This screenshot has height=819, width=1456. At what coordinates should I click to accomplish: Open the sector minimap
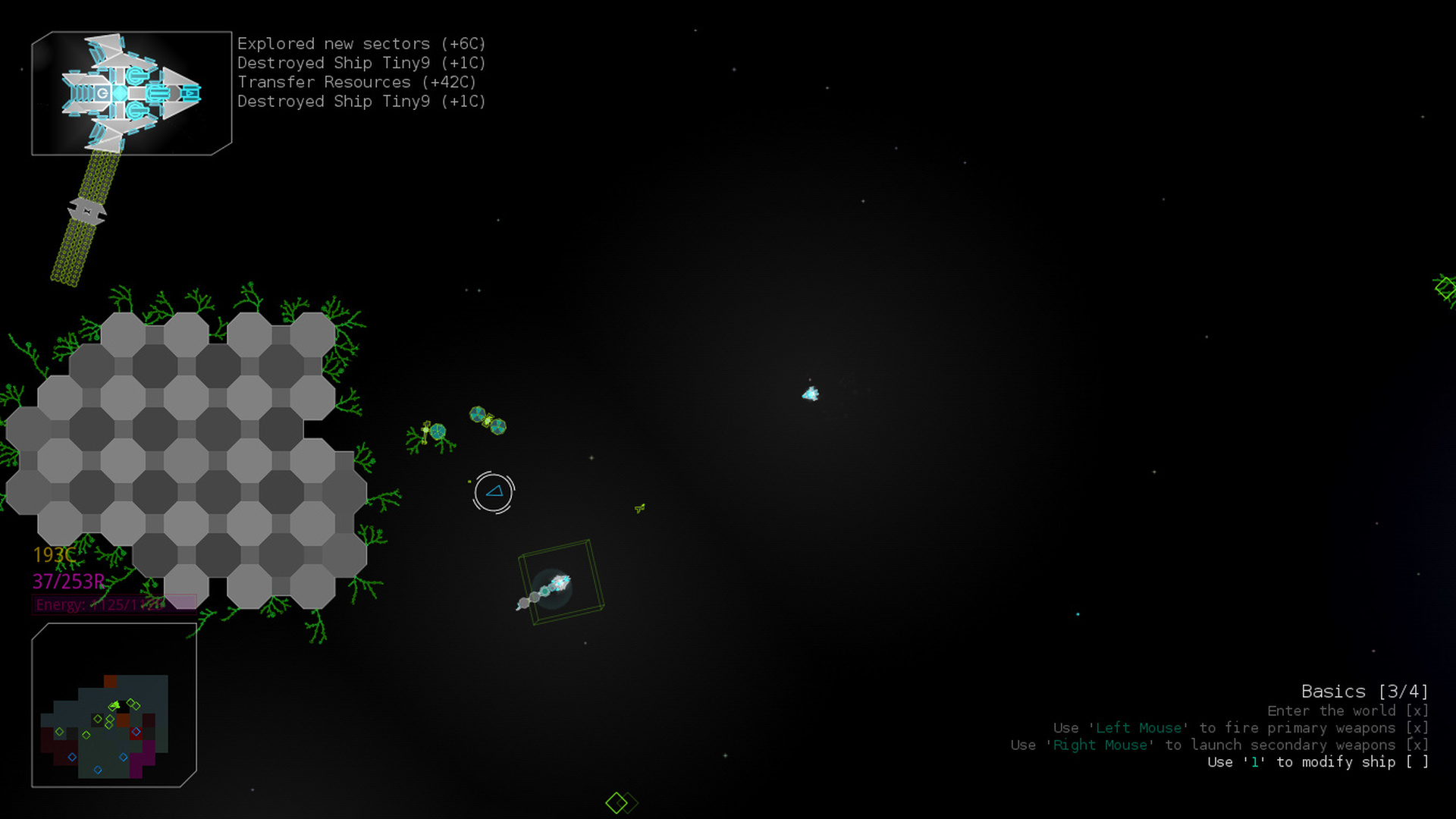coord(114,705)
